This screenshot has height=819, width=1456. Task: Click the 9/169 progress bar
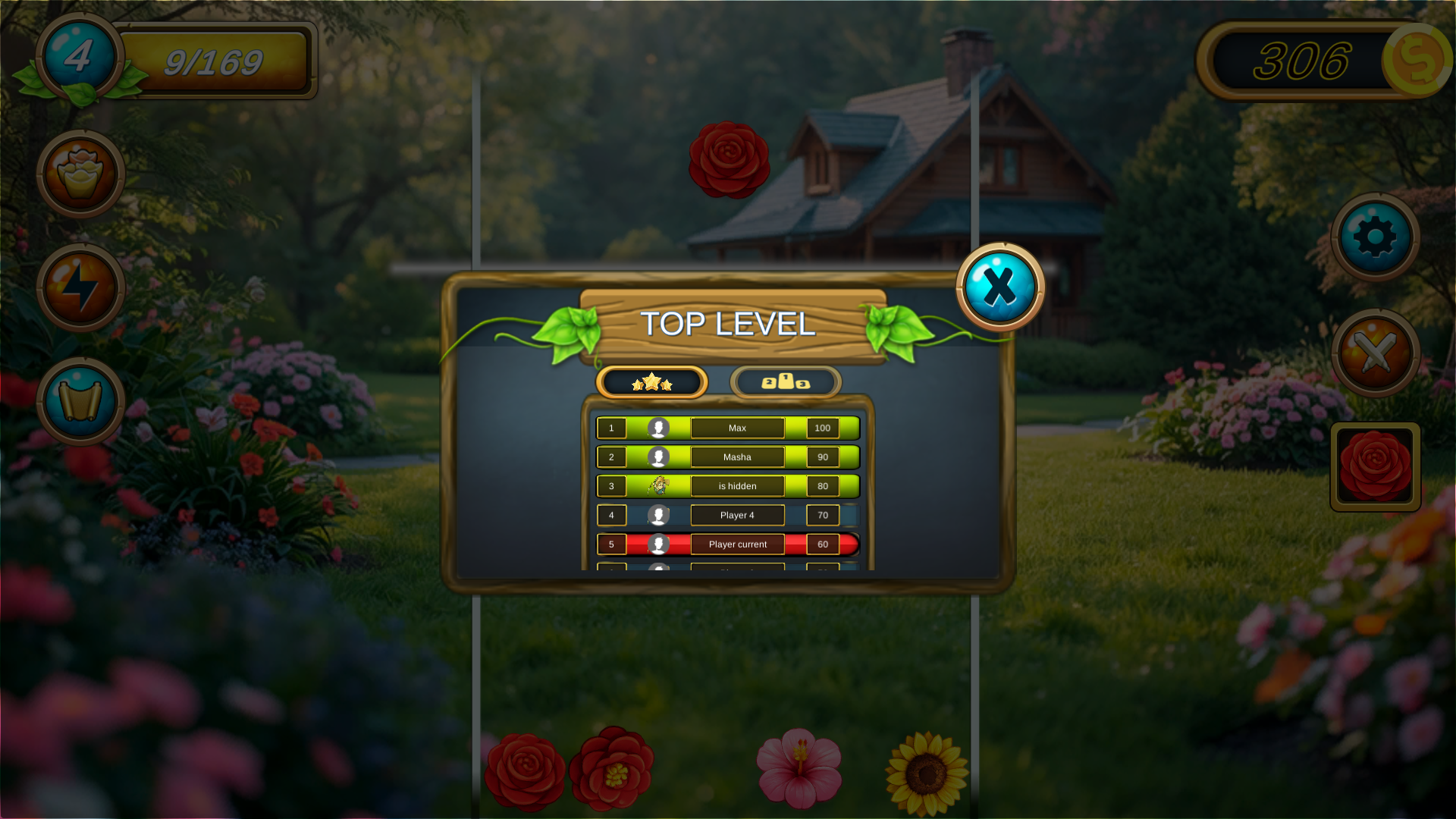(215, 61)
